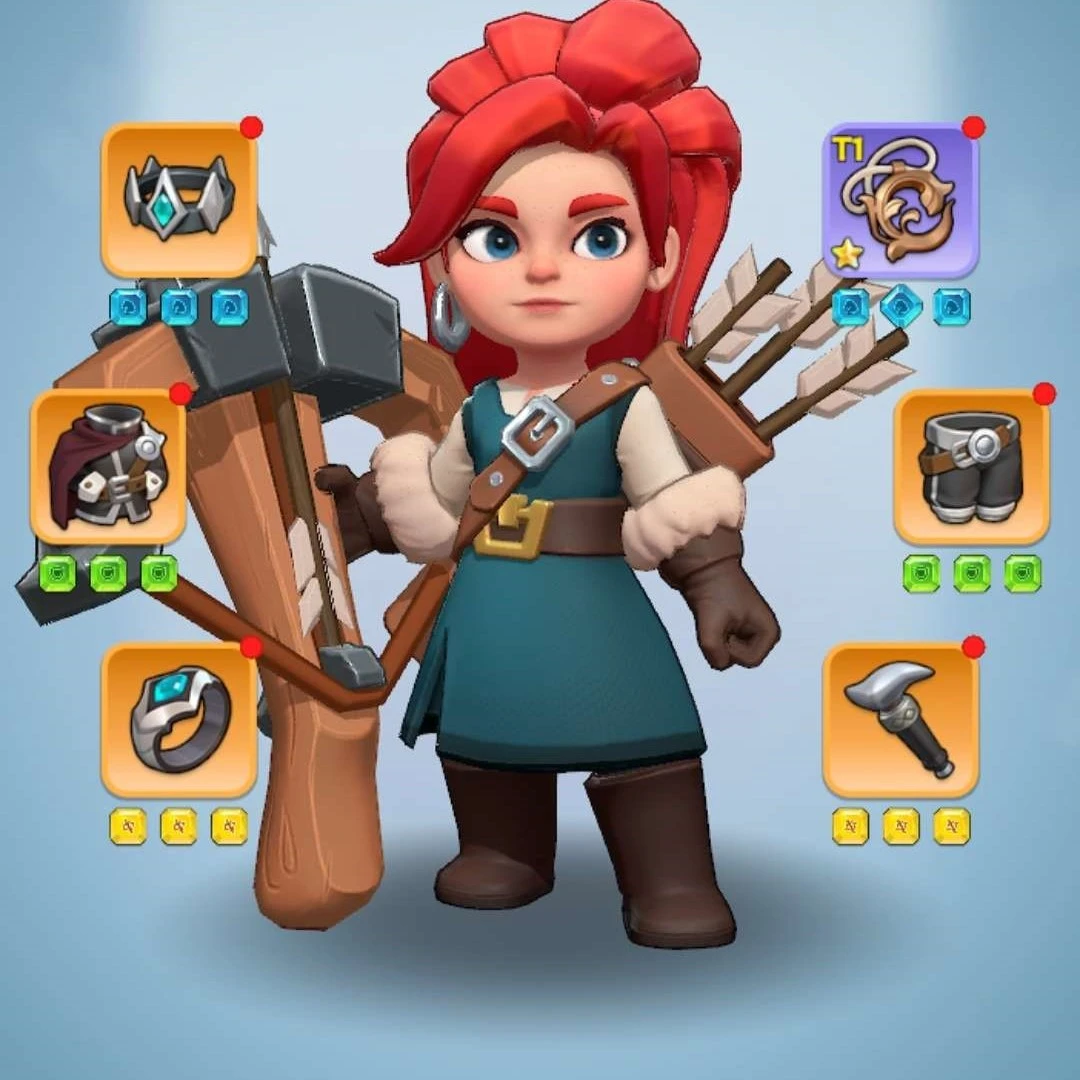Select the silver hammer weapon slot
The image size is (1080, 1080).
[900, 719]
